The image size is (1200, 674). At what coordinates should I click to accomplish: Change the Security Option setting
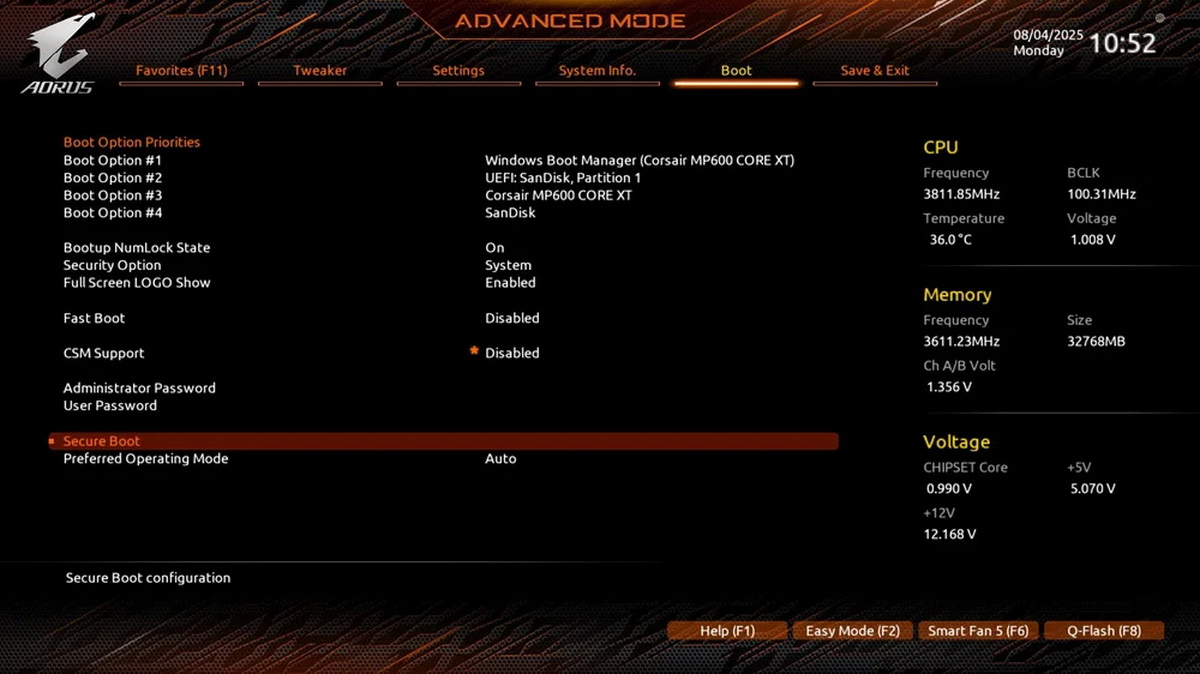tap(508, 265)
